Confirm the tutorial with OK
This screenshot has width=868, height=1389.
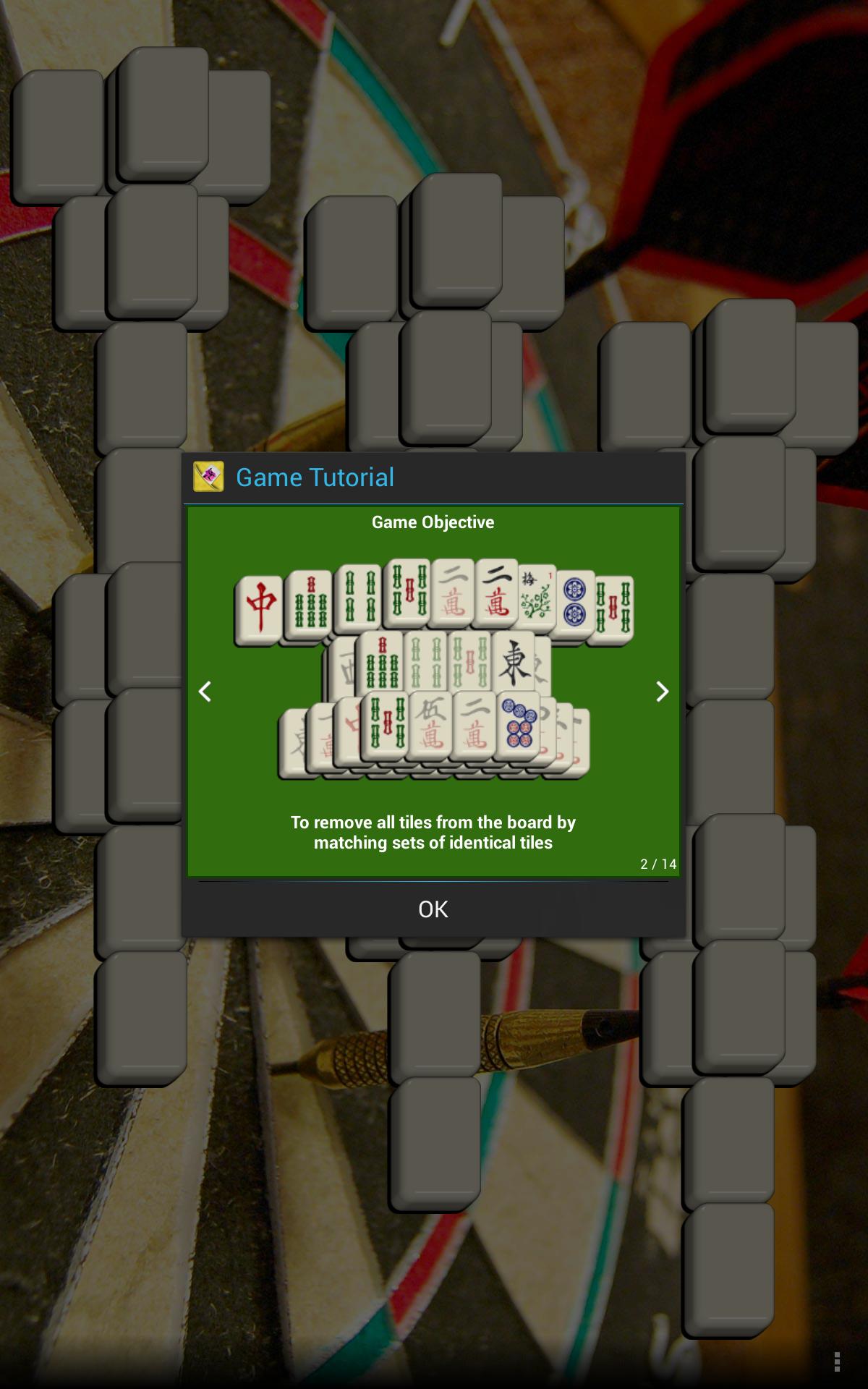coord(433,909)
